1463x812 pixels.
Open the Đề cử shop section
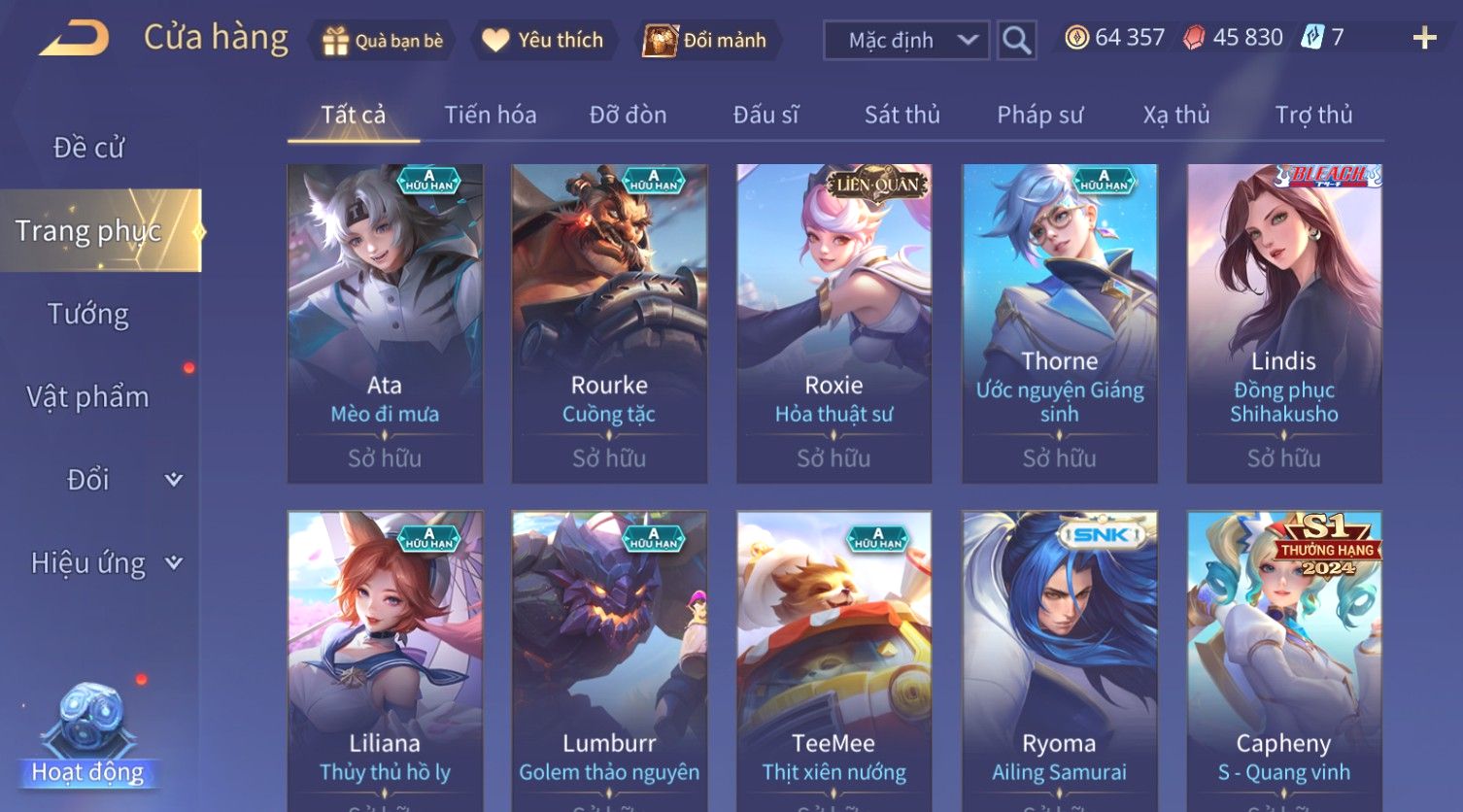(x=88, y=148)
